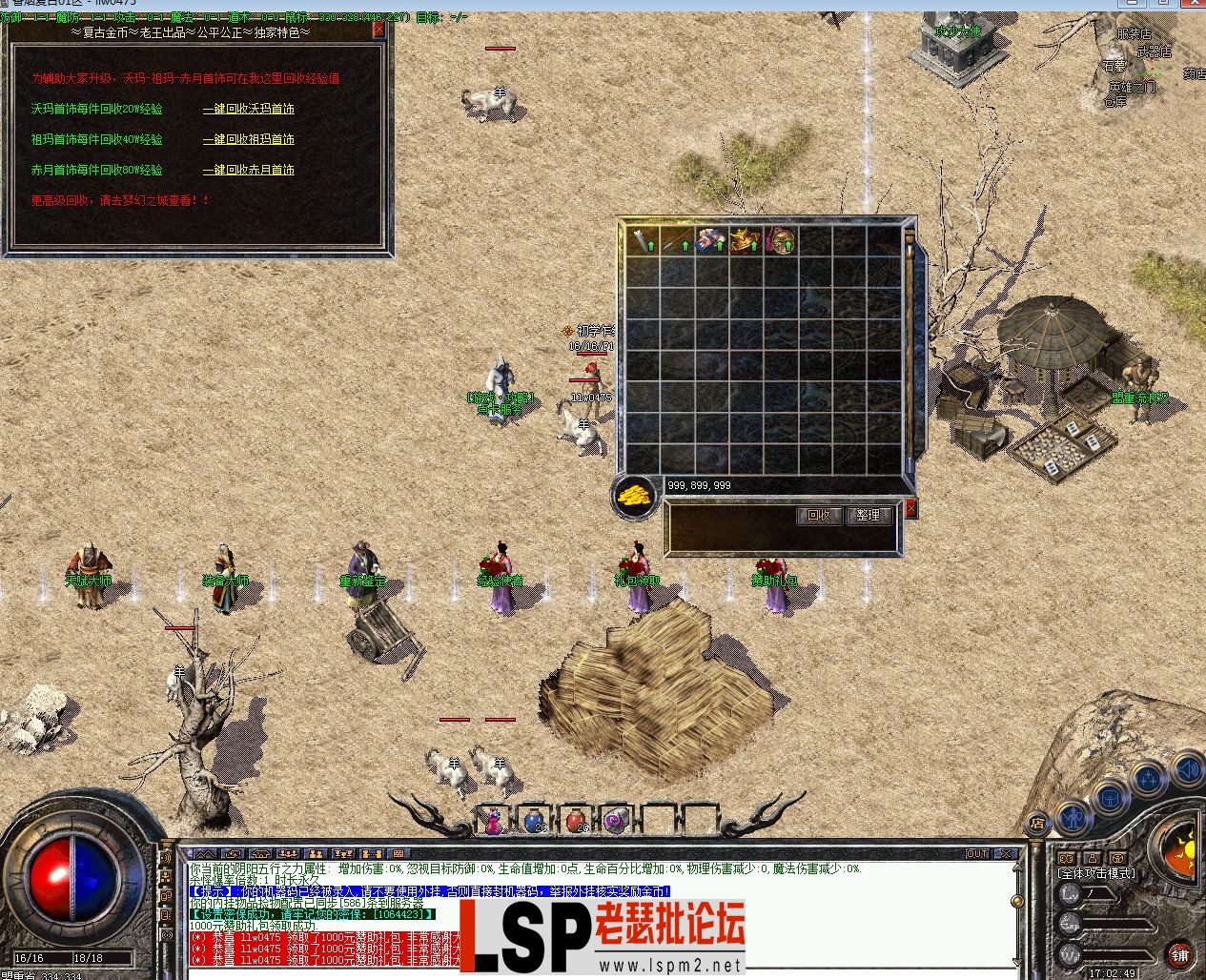Select the 一键回收赤月首饰 link
1206x980 pixels.
(248, 171)
